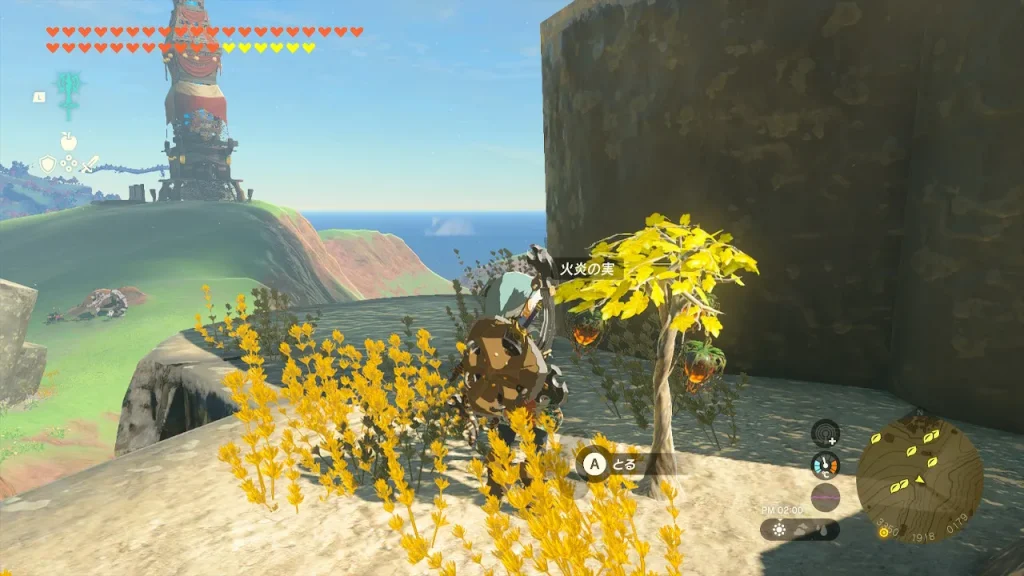1024x576 pixels.
Task: Click the Sensor+ radar icon
Action: click(825, 432)
